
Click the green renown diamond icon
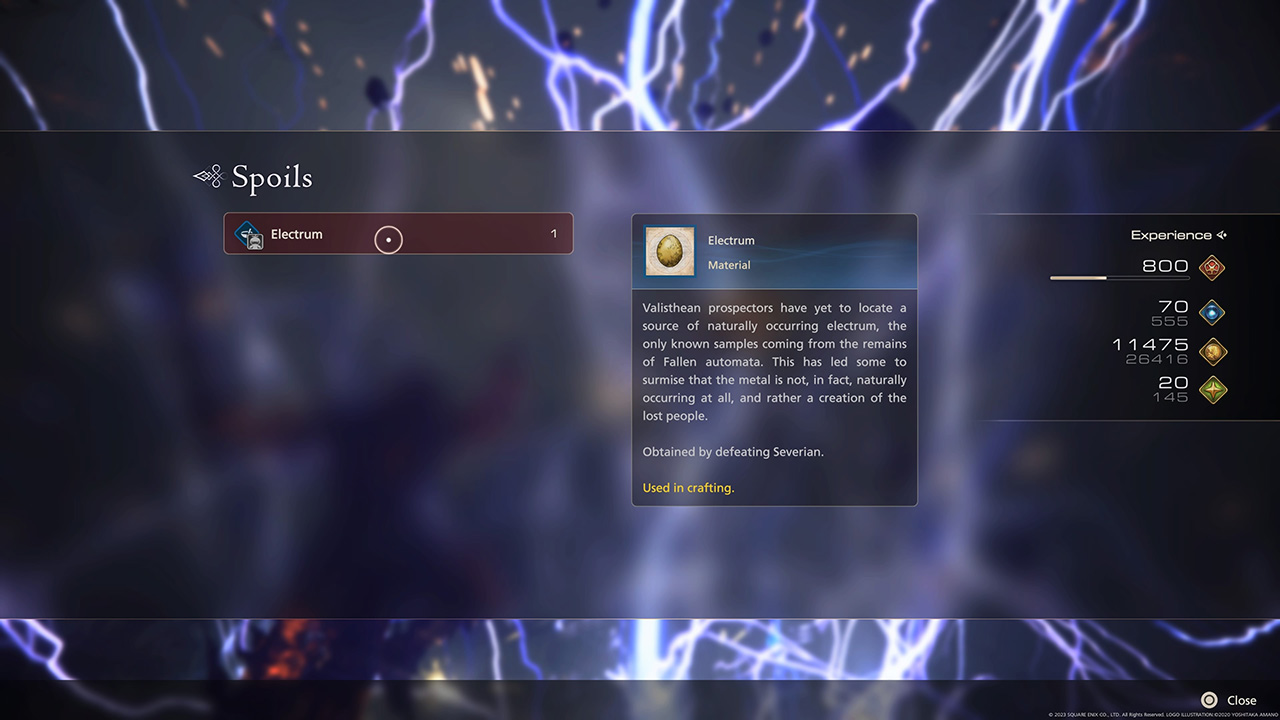(1211, 390)
